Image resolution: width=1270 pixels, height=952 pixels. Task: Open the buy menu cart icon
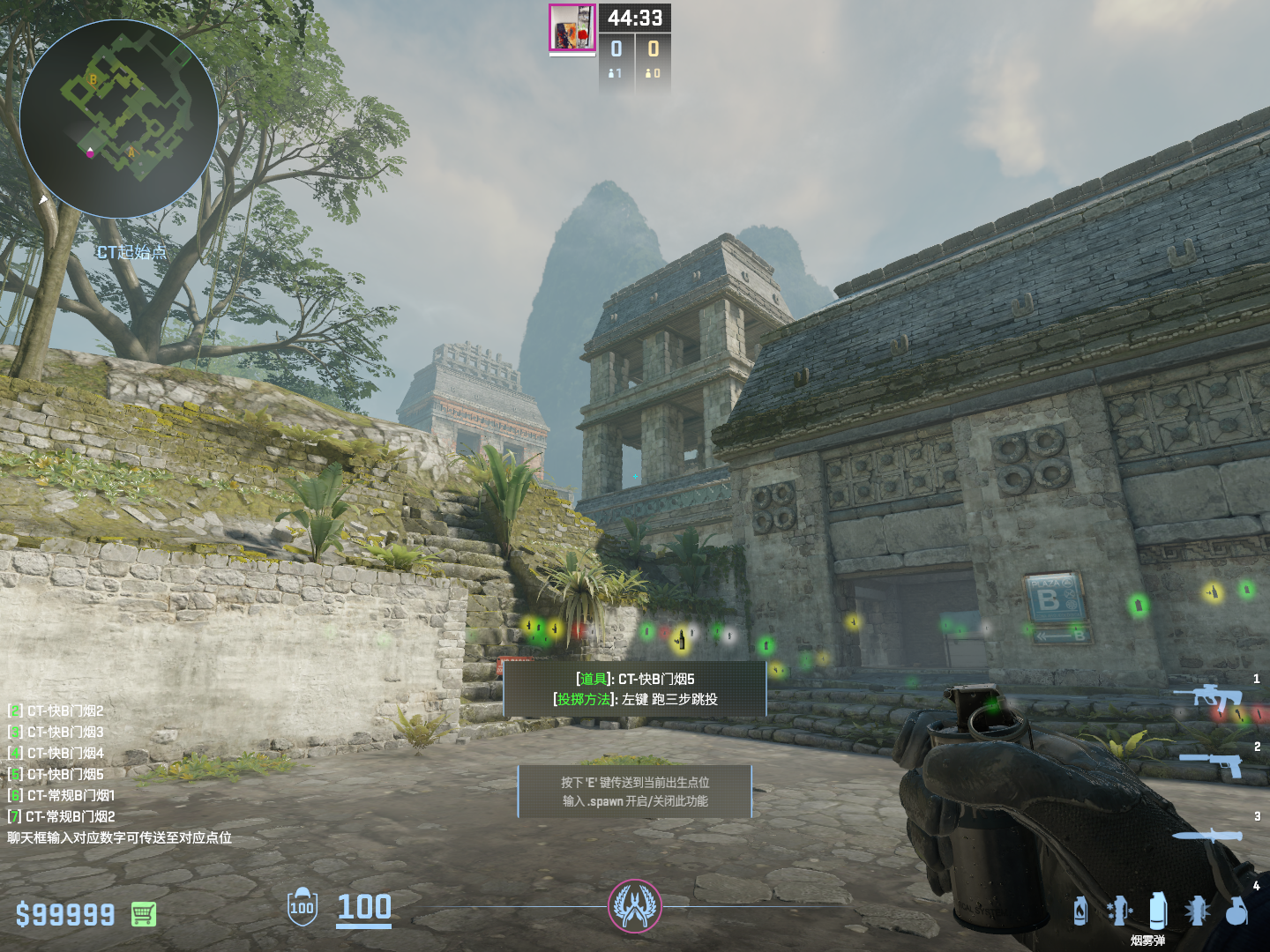144,914
